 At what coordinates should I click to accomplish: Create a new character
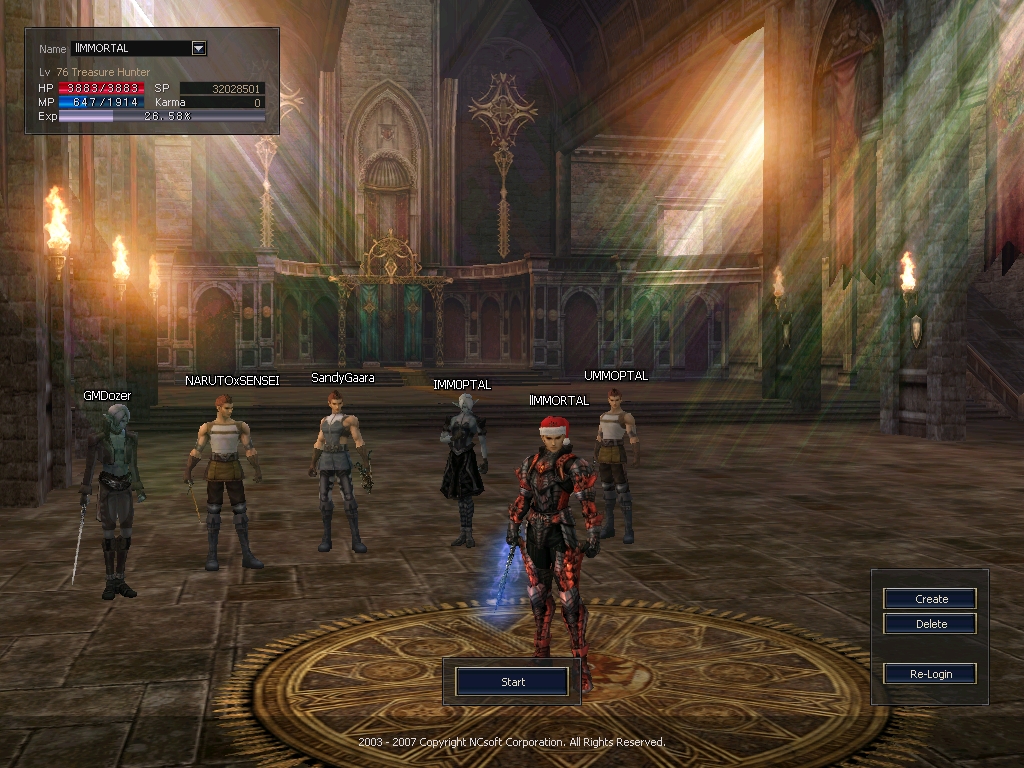point(930,599)
